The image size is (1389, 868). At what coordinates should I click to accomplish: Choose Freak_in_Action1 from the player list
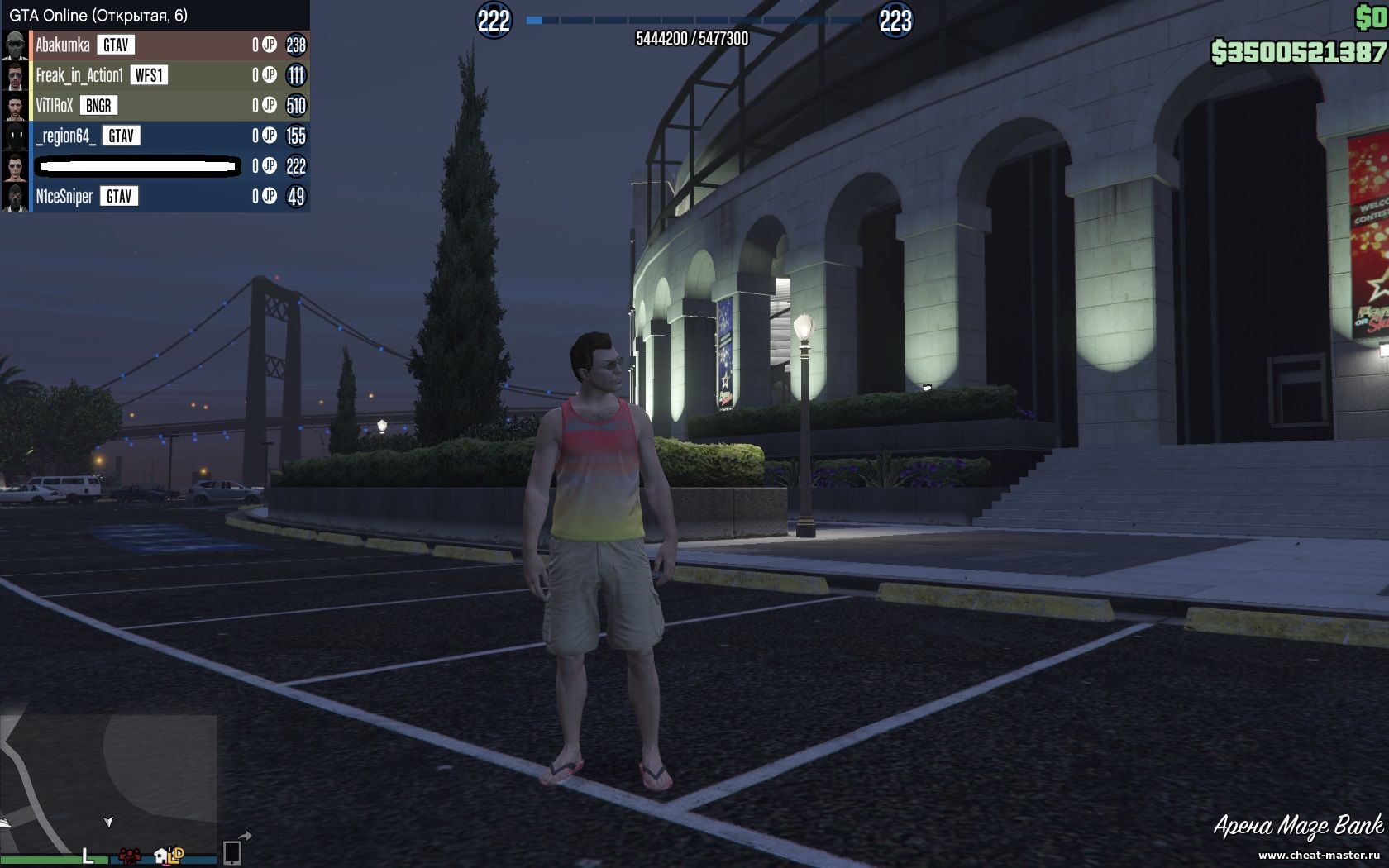click(x=79, y=76)
